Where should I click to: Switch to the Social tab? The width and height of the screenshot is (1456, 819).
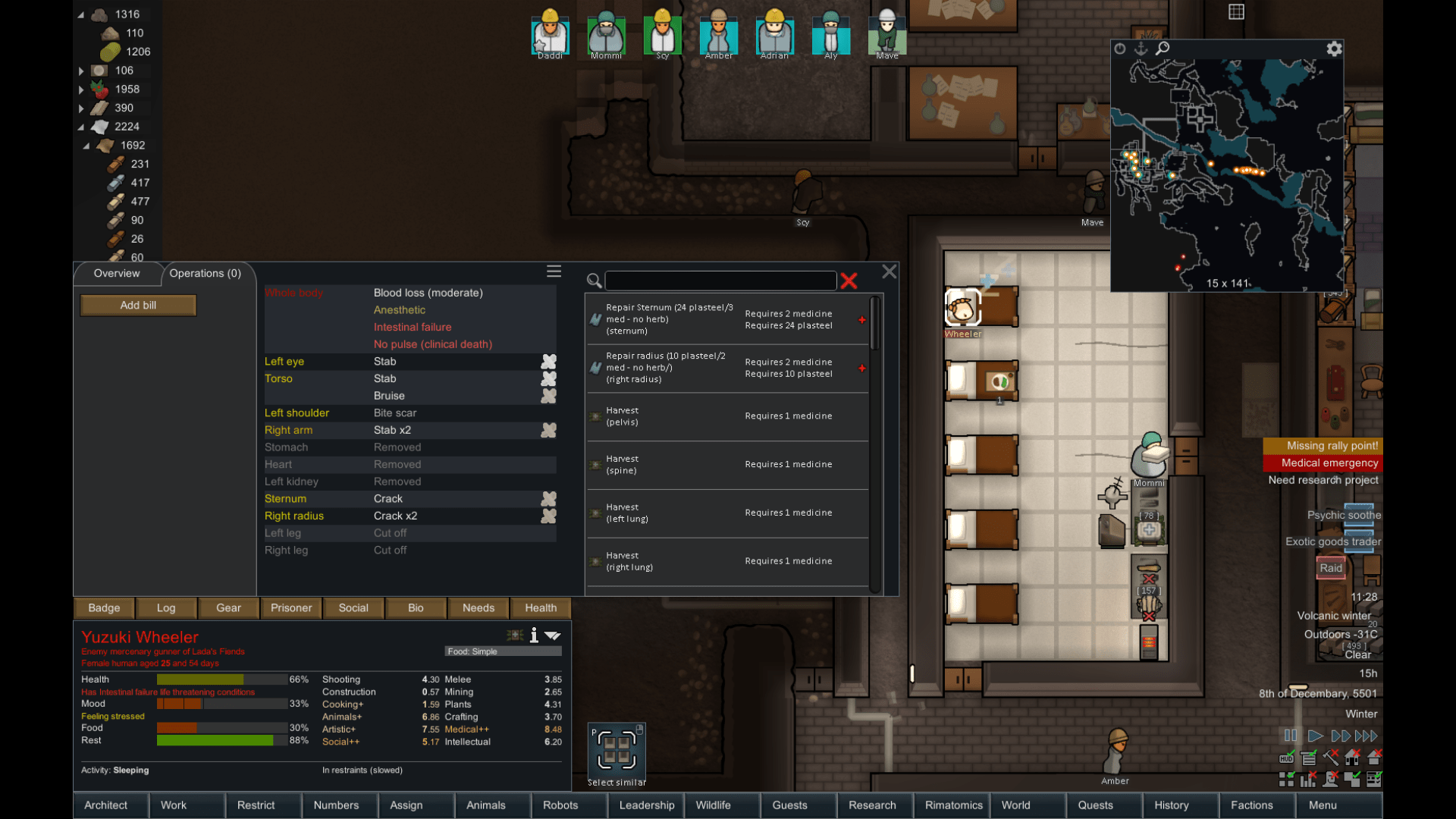point(353,607)
